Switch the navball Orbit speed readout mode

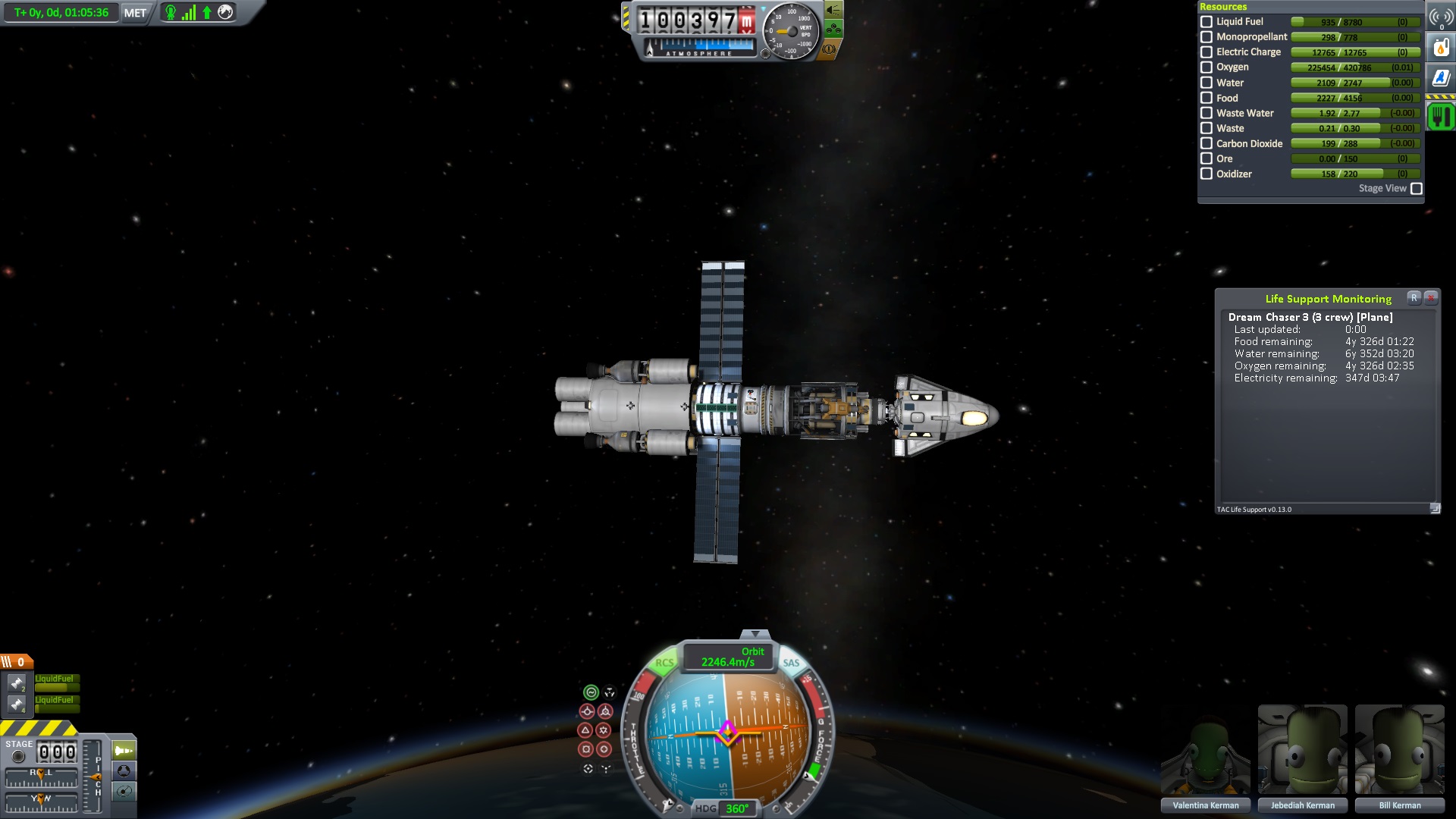[728, 657]
